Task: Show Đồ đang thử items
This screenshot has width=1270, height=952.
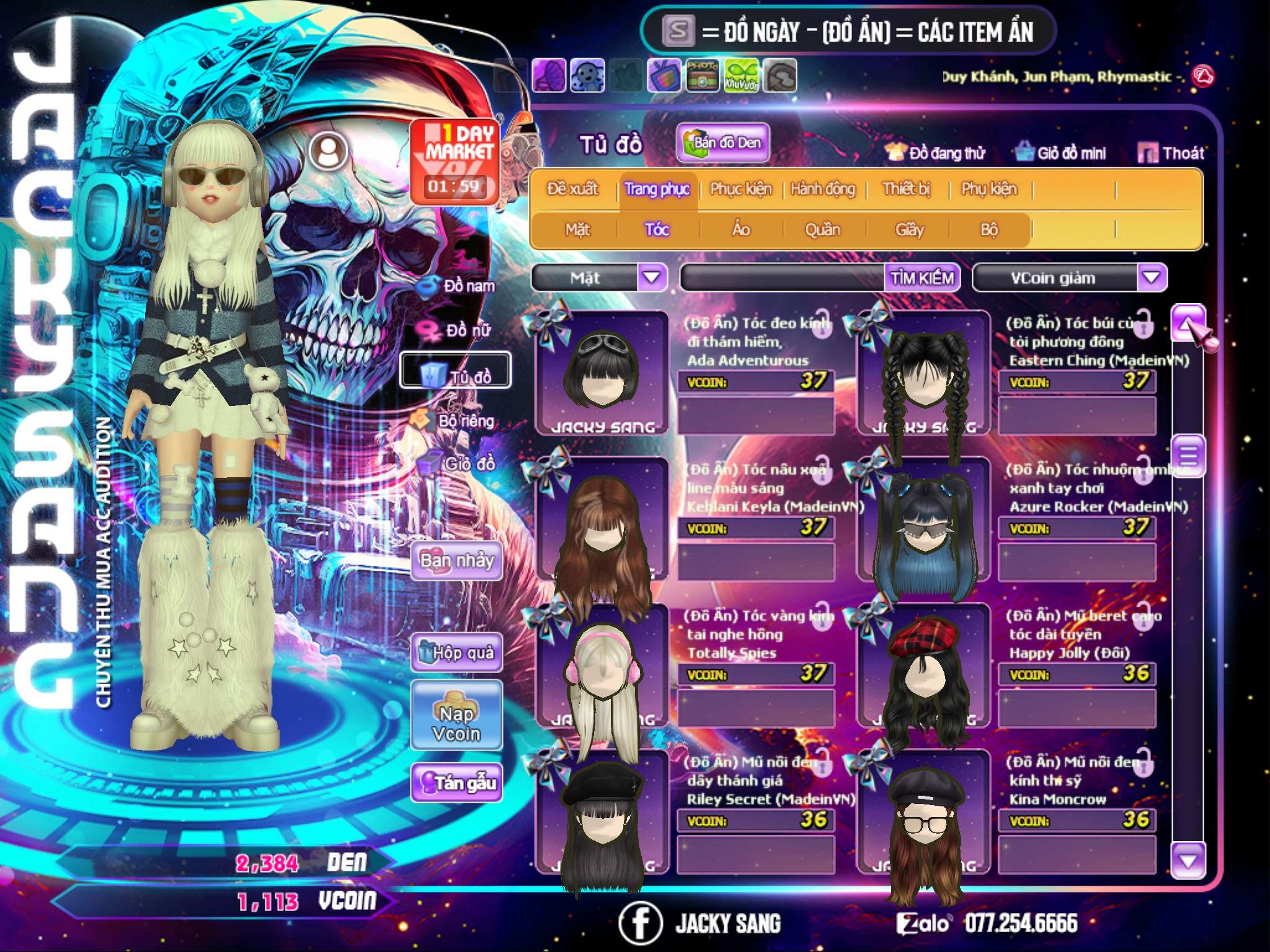Action: [936, 153]
